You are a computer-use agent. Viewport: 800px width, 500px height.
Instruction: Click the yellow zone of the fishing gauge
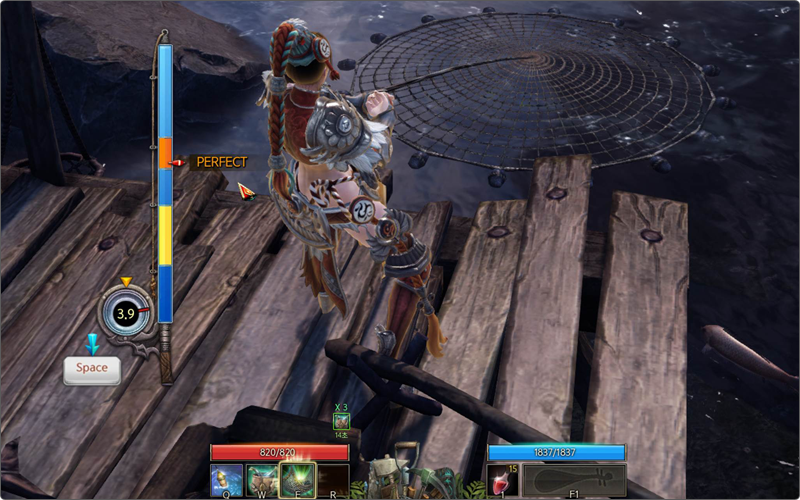[165, 235]
